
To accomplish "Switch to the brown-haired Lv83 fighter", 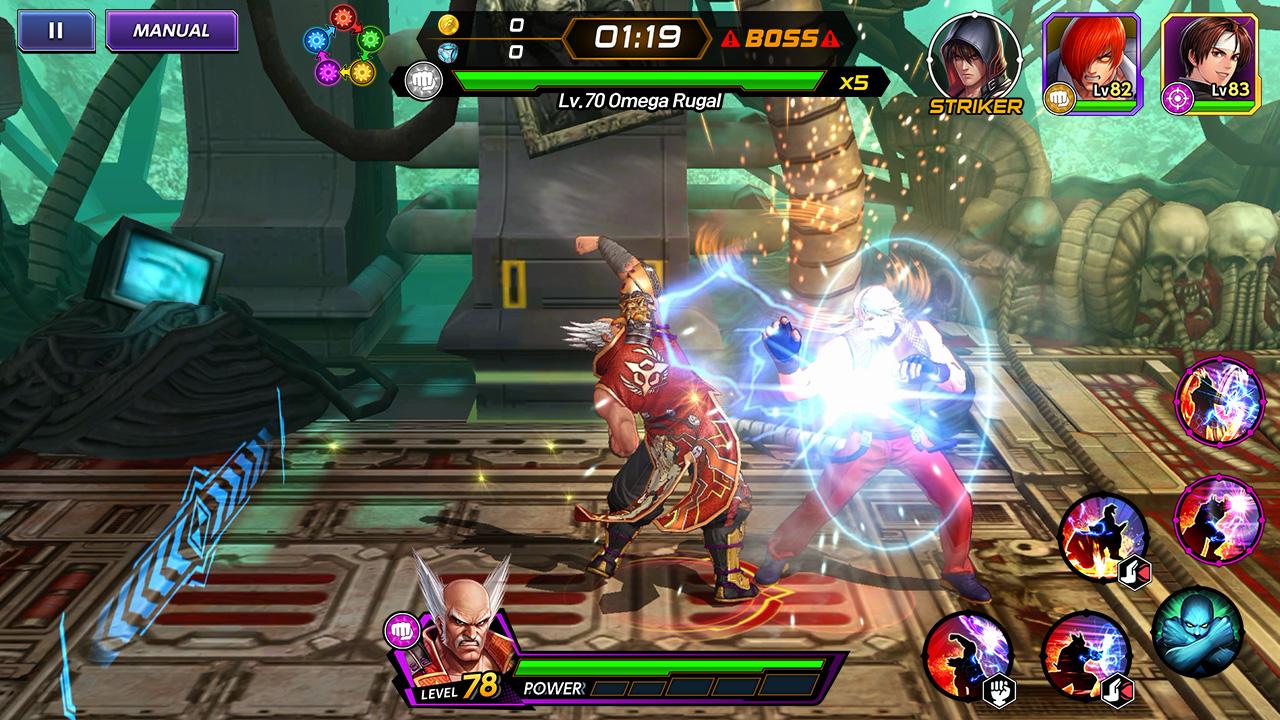I will 1209,60.
